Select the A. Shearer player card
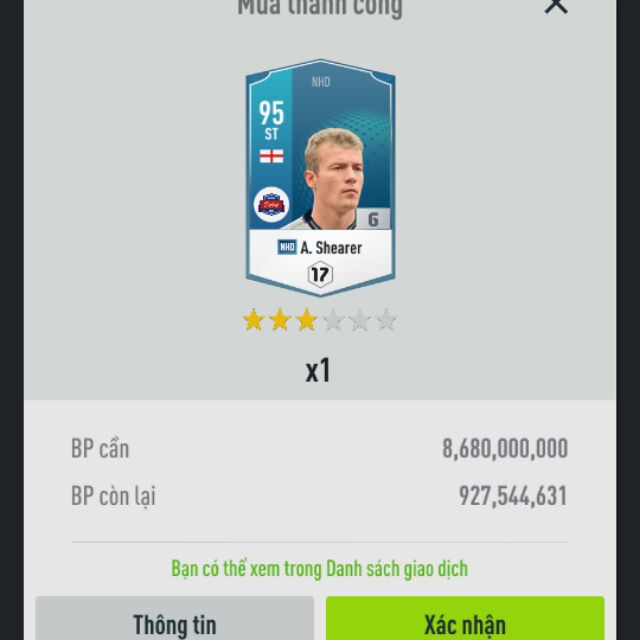Image resolution: width=640 pixels, height=640 pixels. click(320, 178)
